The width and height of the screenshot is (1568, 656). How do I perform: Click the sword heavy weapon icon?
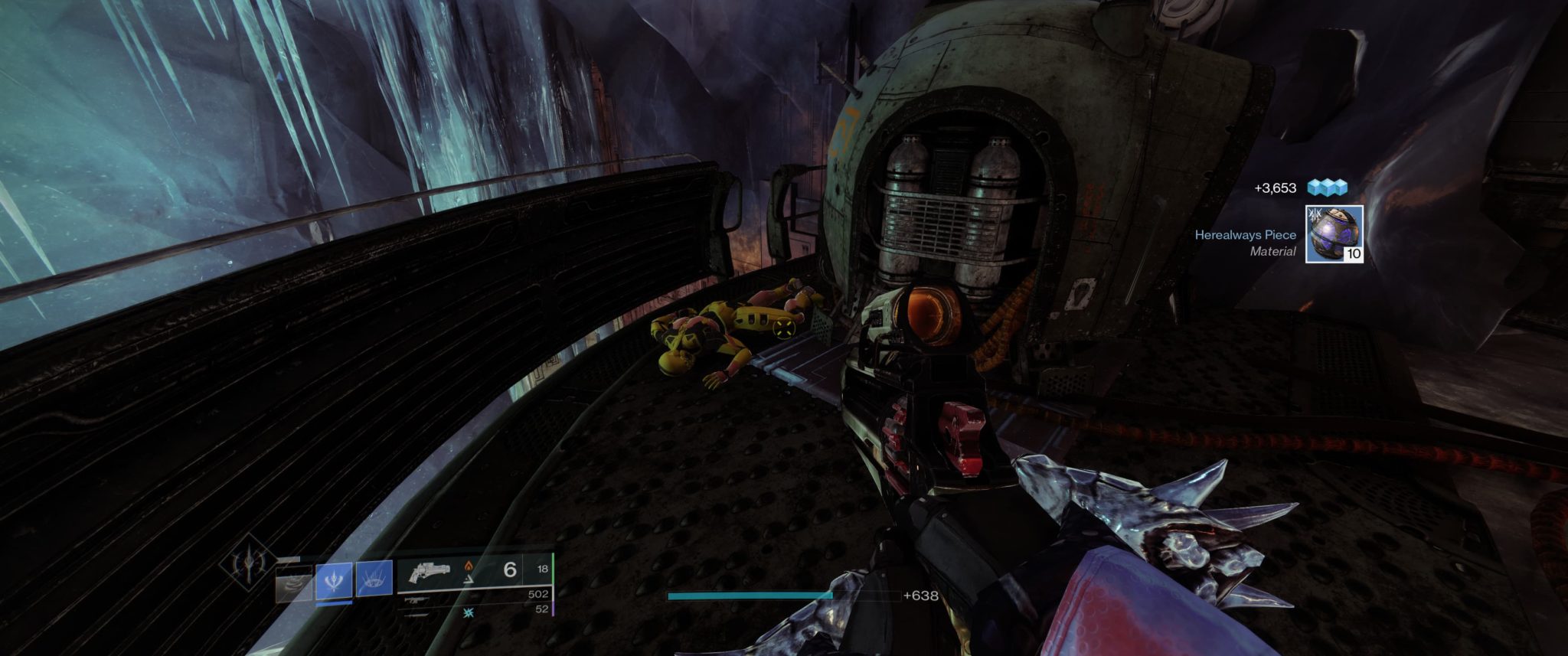417,616
